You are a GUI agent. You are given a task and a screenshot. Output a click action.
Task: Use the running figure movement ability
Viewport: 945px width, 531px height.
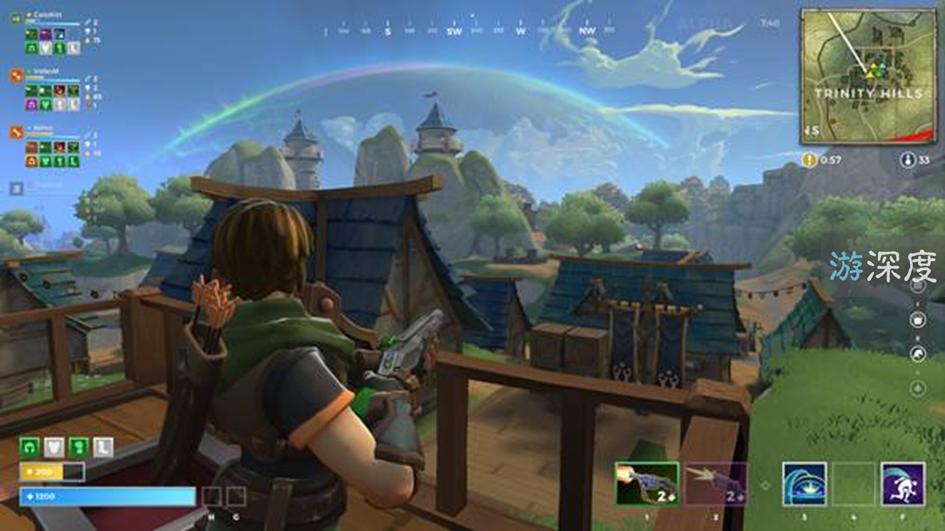pyautogui.click(x=902, y=484)
